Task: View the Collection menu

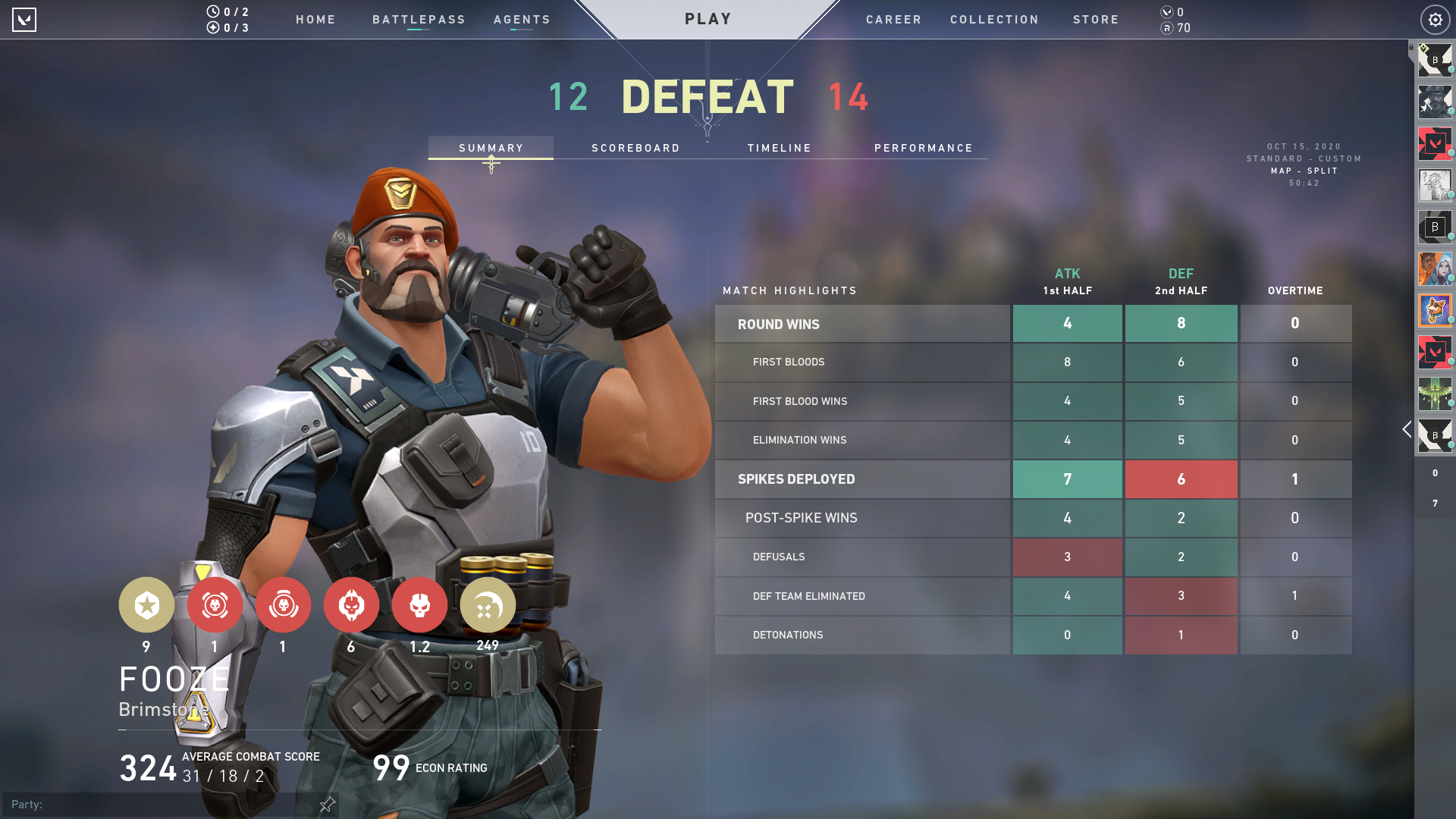Action: 994,20
